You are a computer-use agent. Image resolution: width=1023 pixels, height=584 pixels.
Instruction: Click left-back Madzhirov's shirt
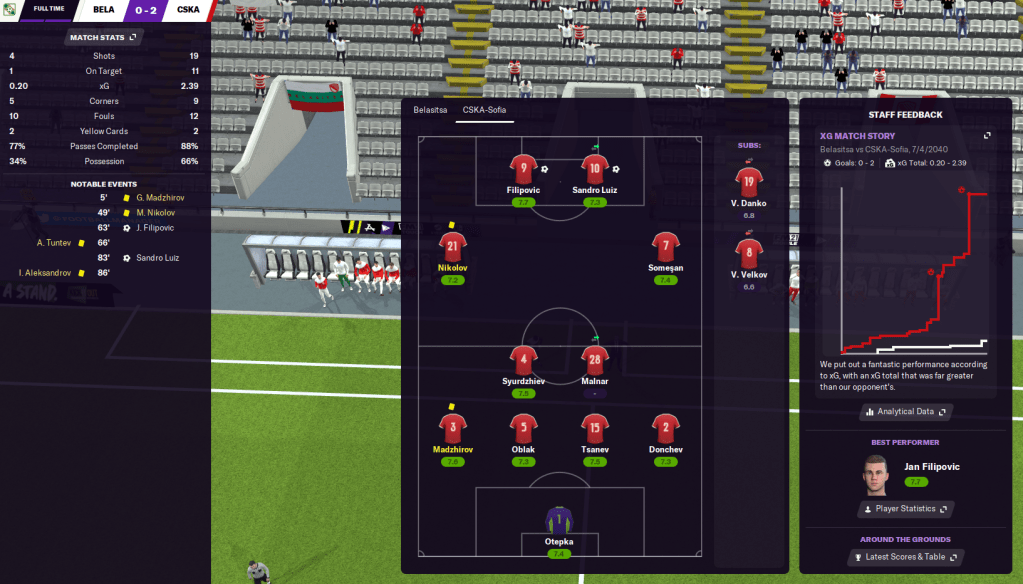452,428
